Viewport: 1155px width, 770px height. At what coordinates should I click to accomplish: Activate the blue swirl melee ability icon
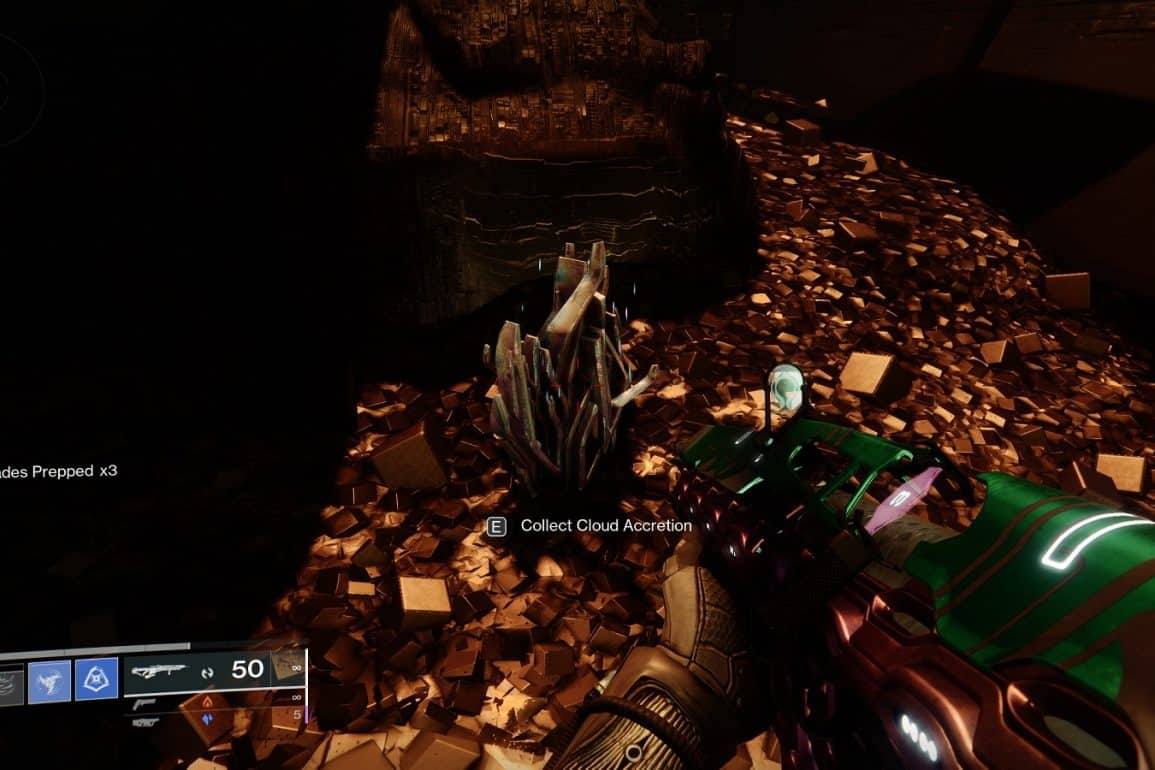pyautogui.click(x=49, y=679)
